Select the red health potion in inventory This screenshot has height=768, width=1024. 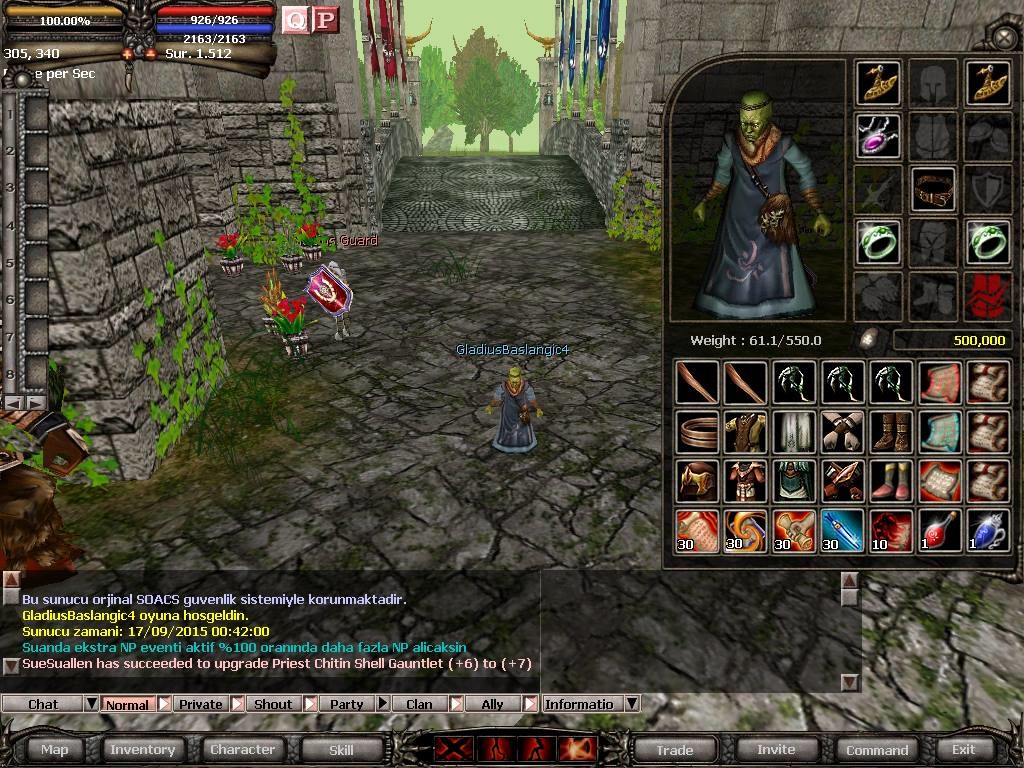pos(939,530)
